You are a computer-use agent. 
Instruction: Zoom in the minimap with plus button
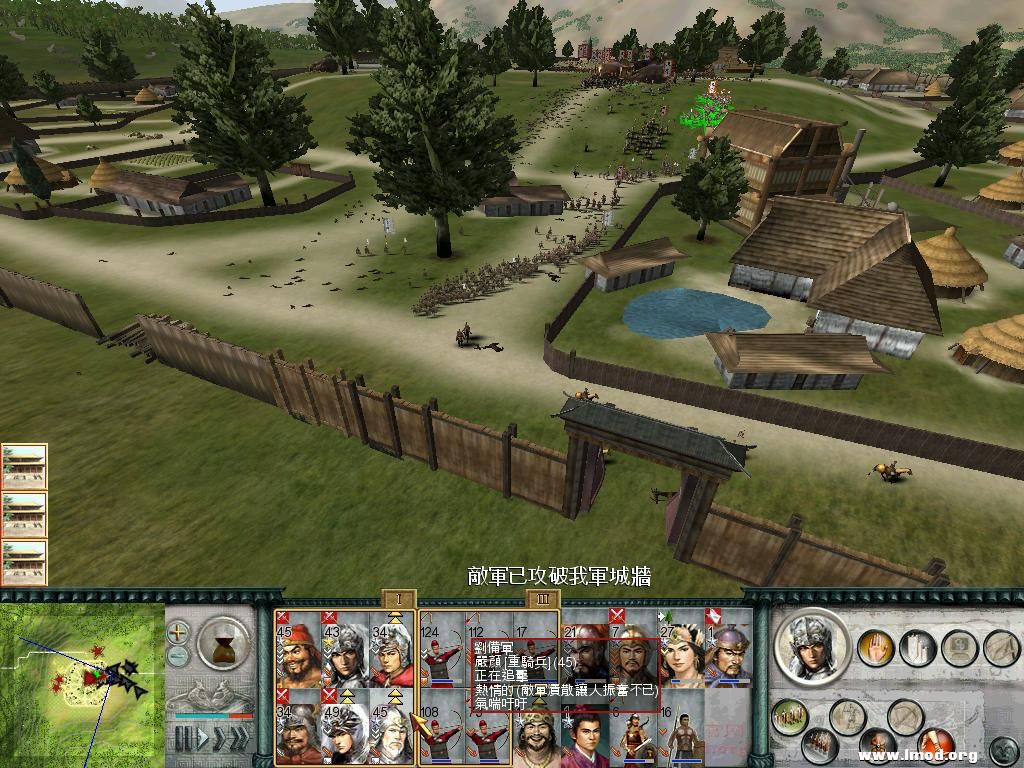click(x=179, y=632)
